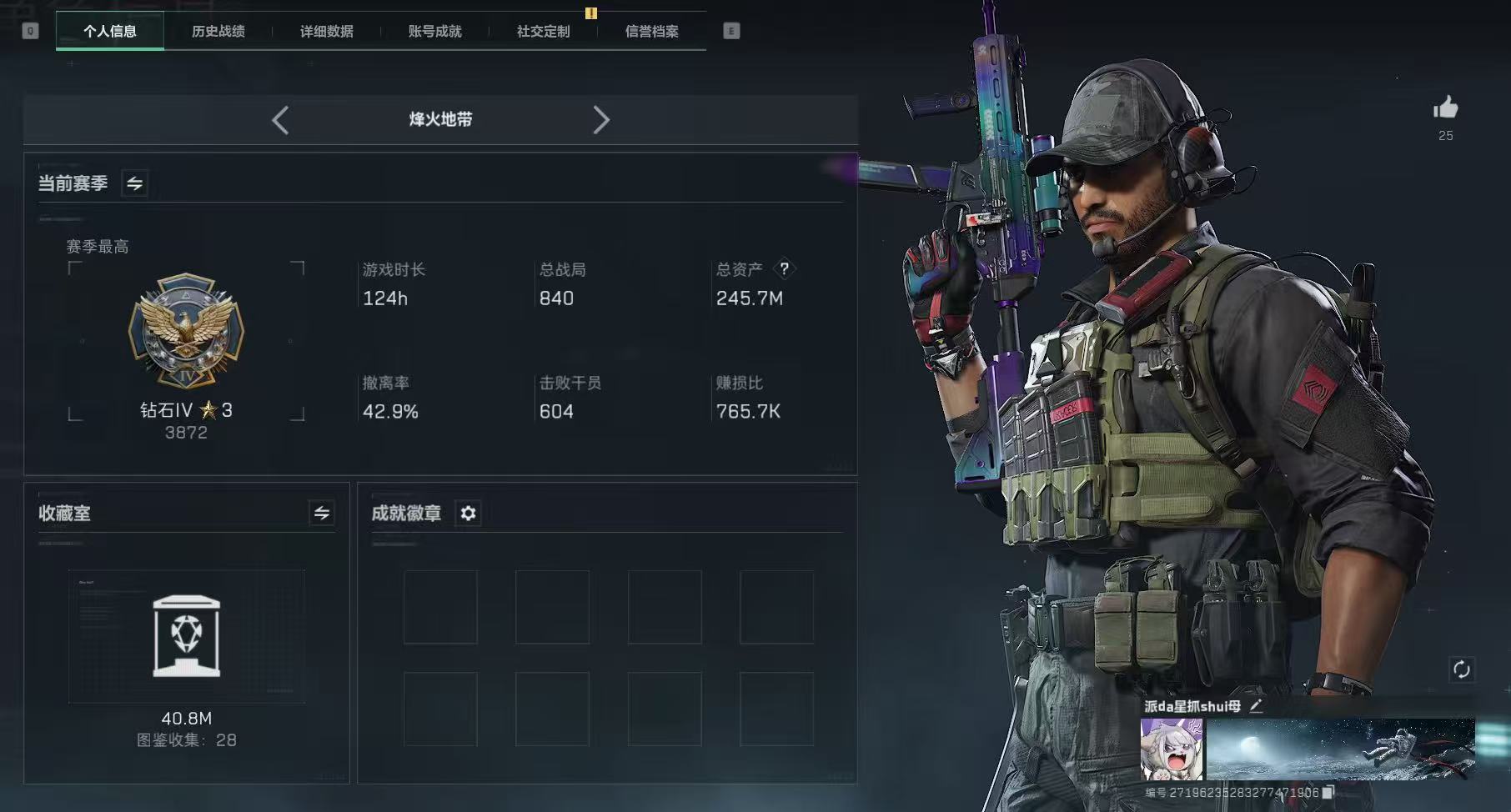Viewport: 1511px width, 812px height.
Task: Open the 历史战绩 tab
Action: (x=218, y=32)
